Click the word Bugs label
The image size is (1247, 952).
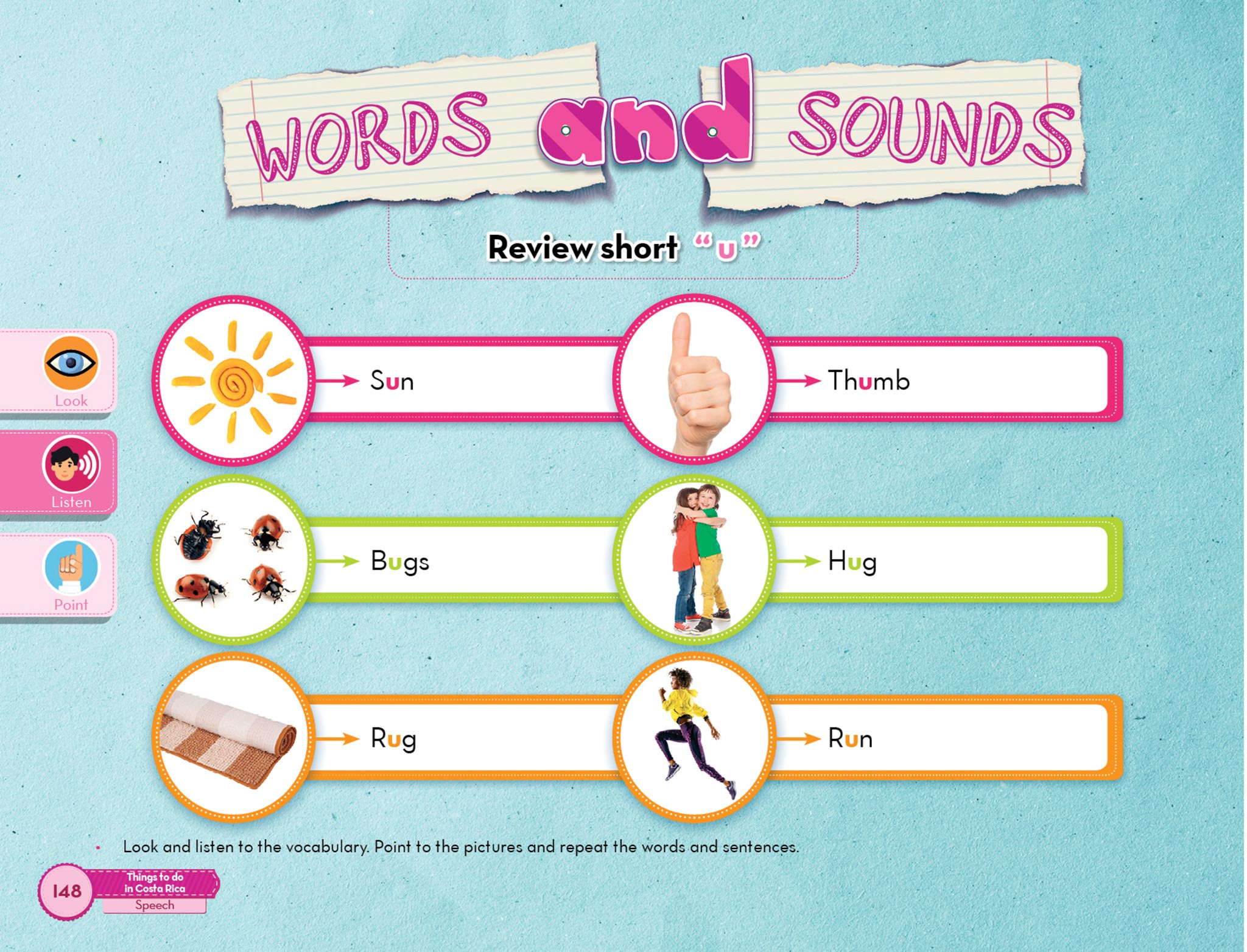[x=399, y=561]
